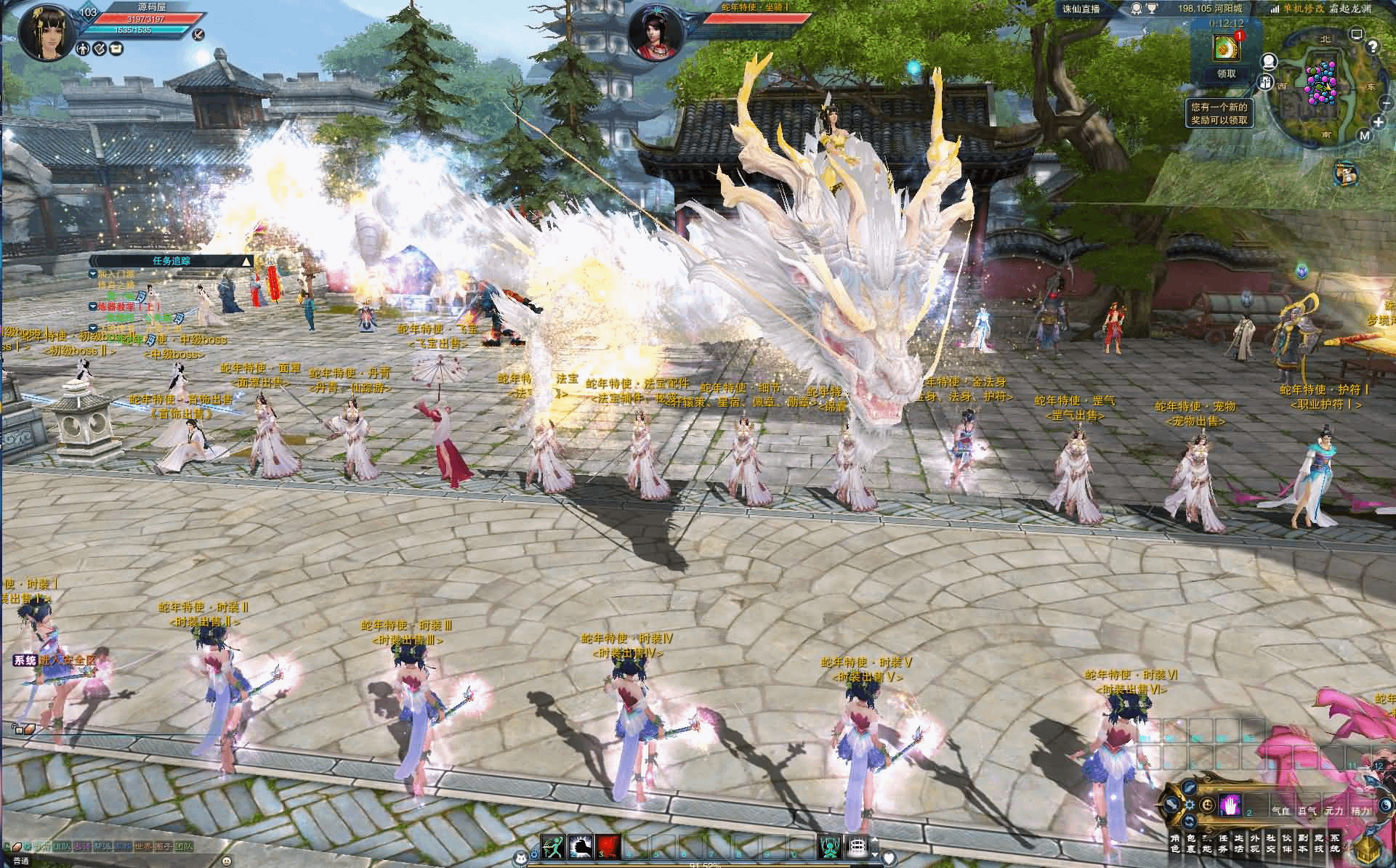Open the 系统 system menu
Viewport: 1396px width, 868px height.
click(x=1335, y=843)
